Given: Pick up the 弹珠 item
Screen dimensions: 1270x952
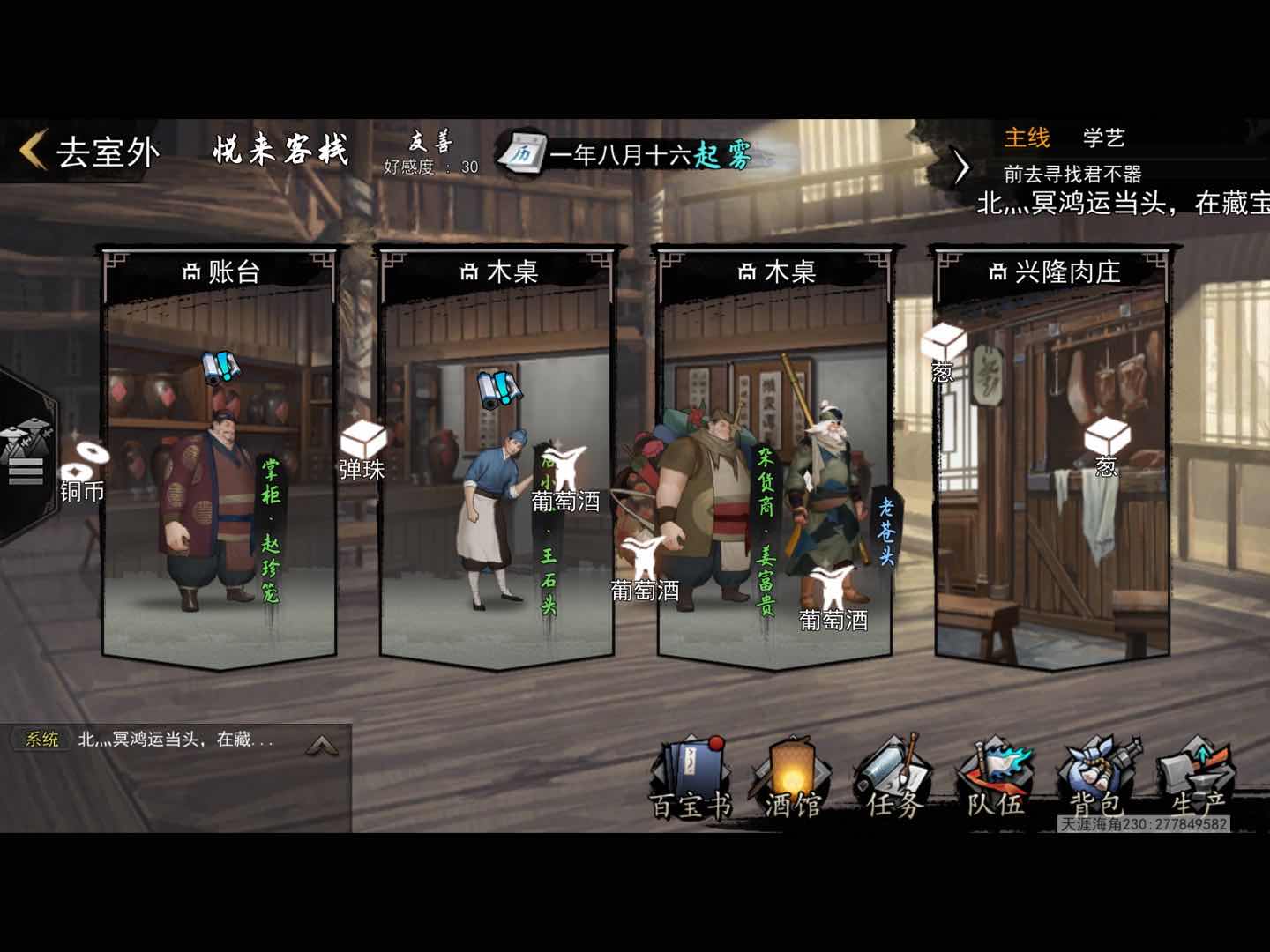Looking at the screenshot, I should tap(362, 448).
